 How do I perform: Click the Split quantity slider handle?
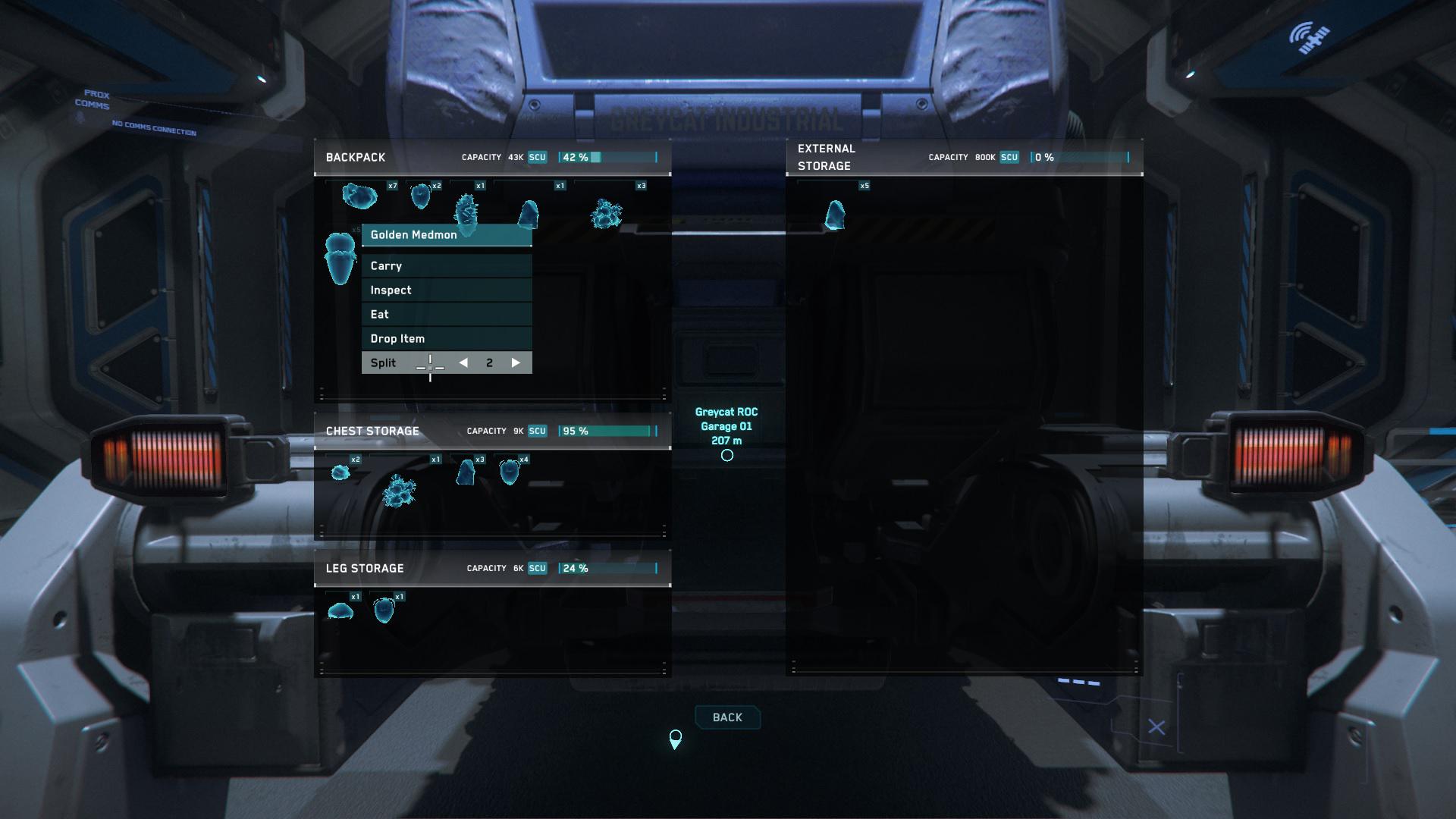(x=430, y=365)
